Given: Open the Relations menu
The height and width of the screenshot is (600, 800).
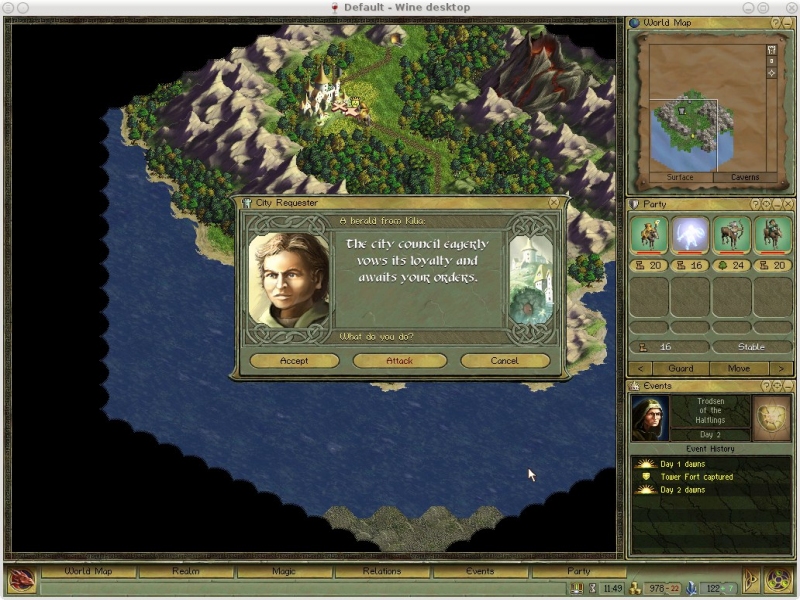Looking at the screenshot, I should (382, 571).
